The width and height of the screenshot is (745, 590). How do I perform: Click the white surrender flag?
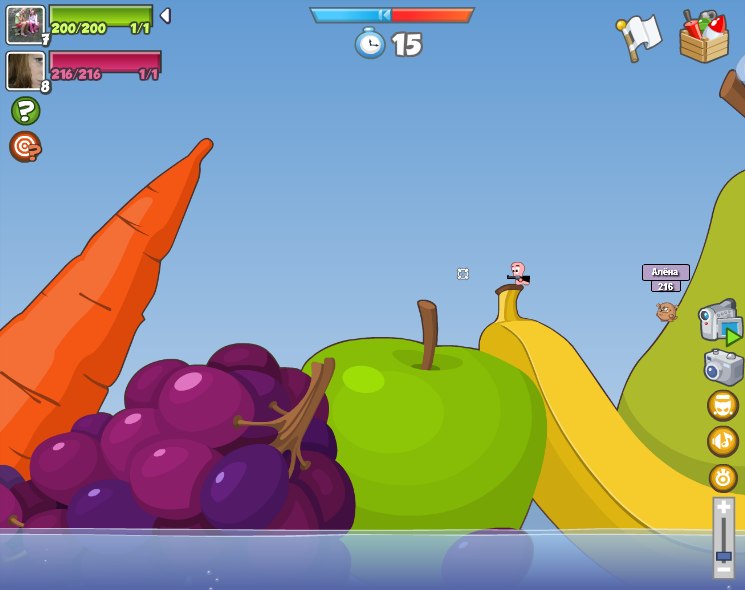click(x=640, y=37)
